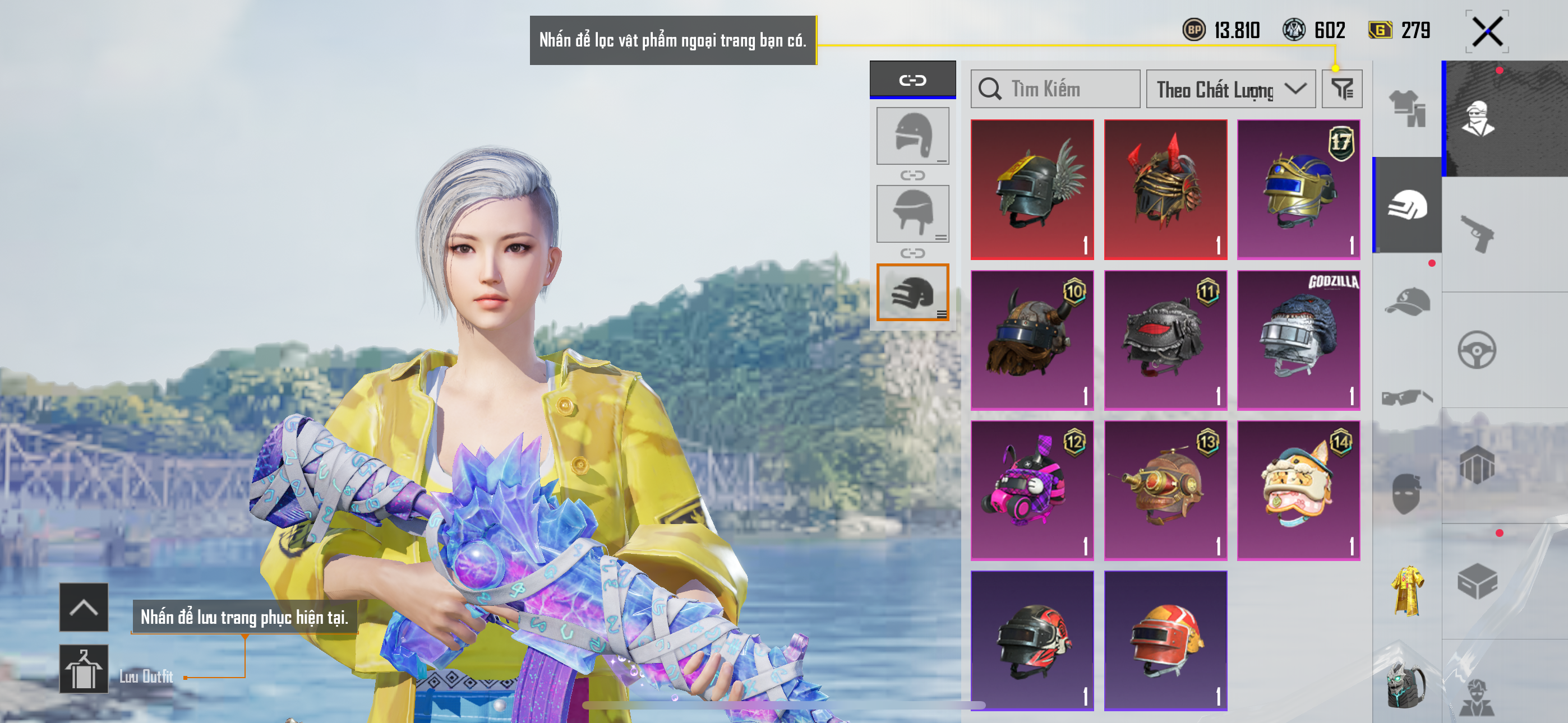Toggle the owned-items filter funnel button
This screenshot has width=1568, height=723.
(1341, 90)
